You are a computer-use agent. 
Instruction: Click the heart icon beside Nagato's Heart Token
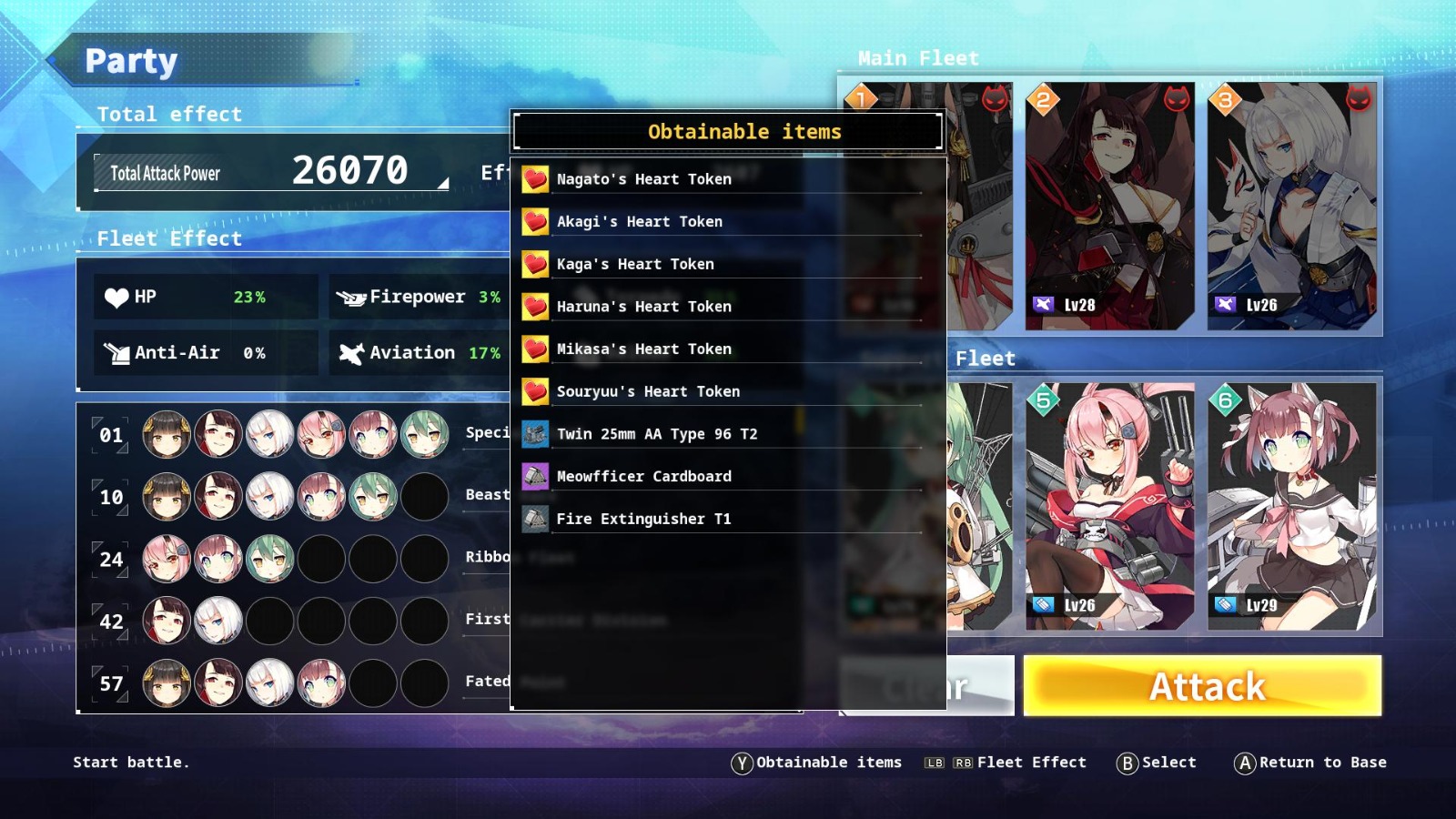535,178
